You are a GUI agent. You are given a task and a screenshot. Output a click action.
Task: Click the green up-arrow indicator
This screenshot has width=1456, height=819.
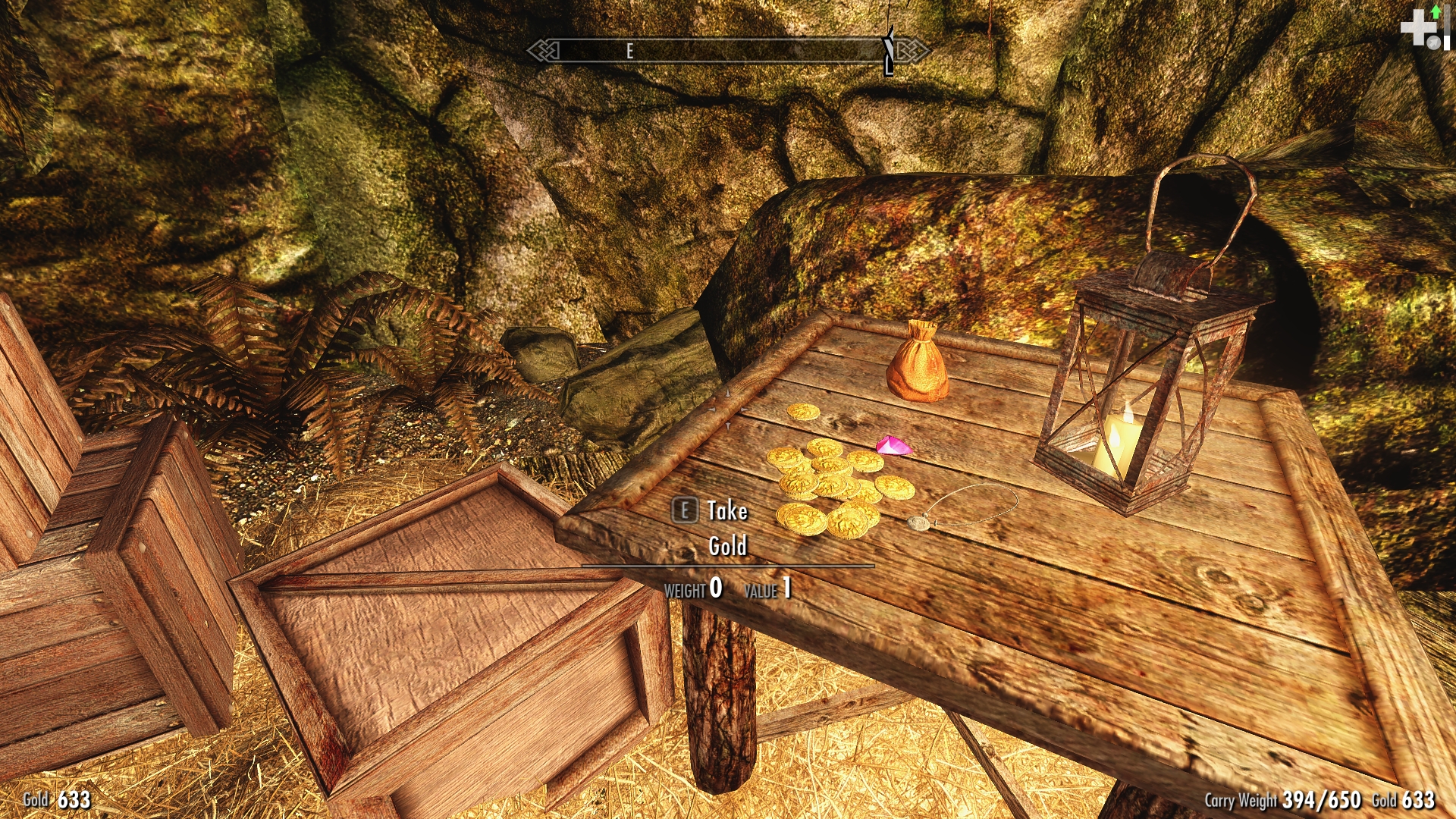tap(1436, 11)
